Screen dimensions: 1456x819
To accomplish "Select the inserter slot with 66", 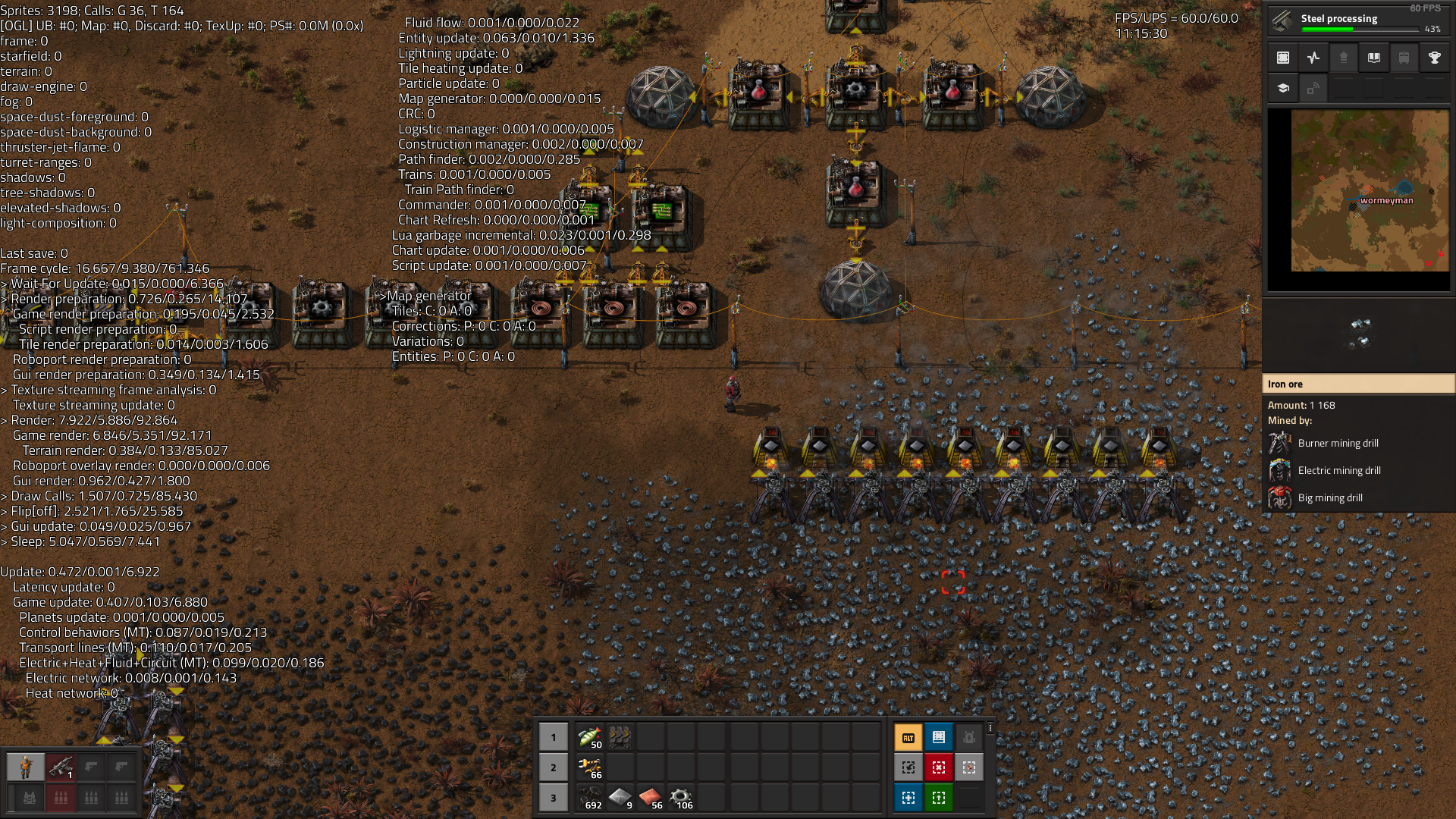I will click(590, 767).
